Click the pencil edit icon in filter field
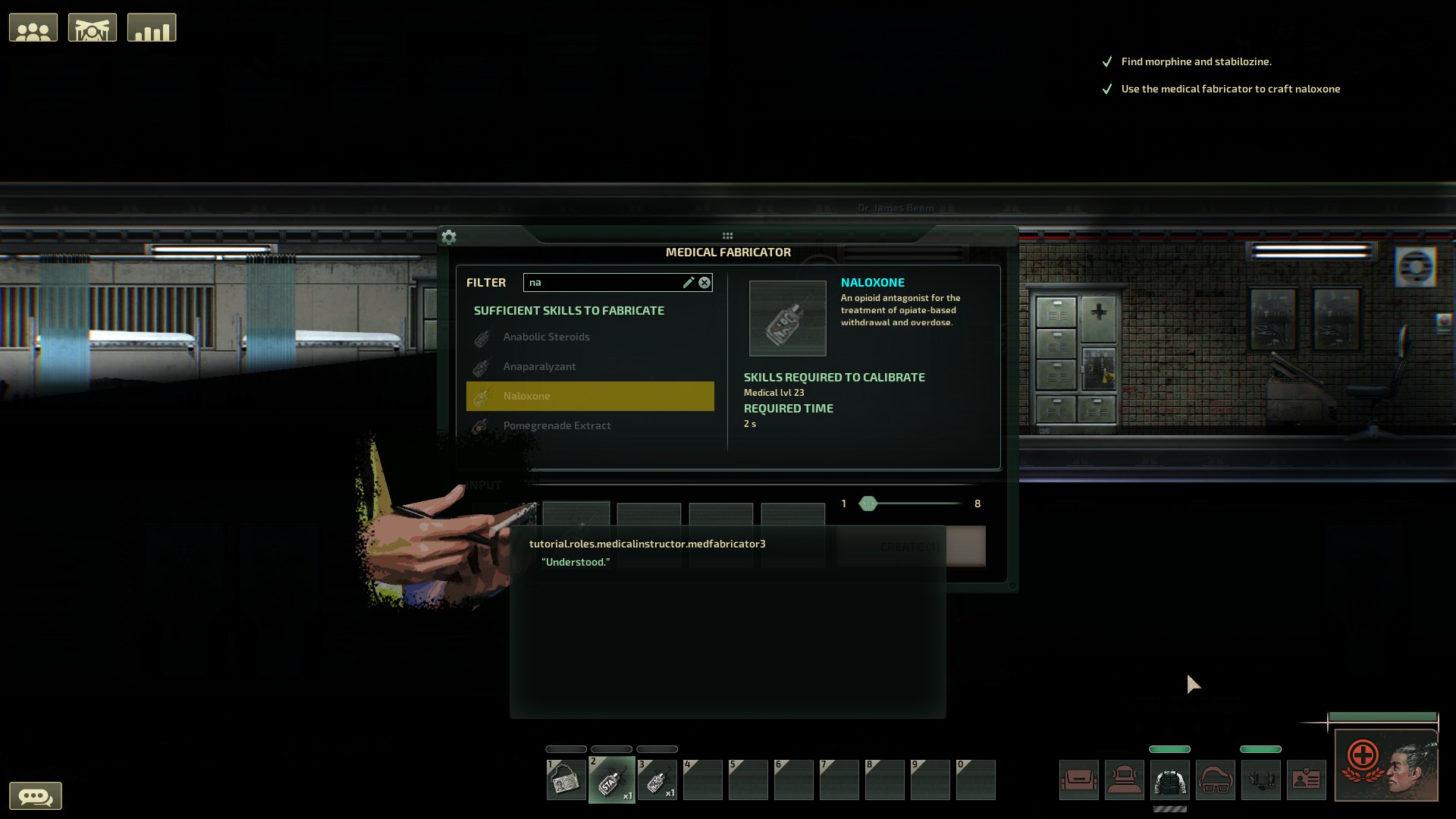 689,282
